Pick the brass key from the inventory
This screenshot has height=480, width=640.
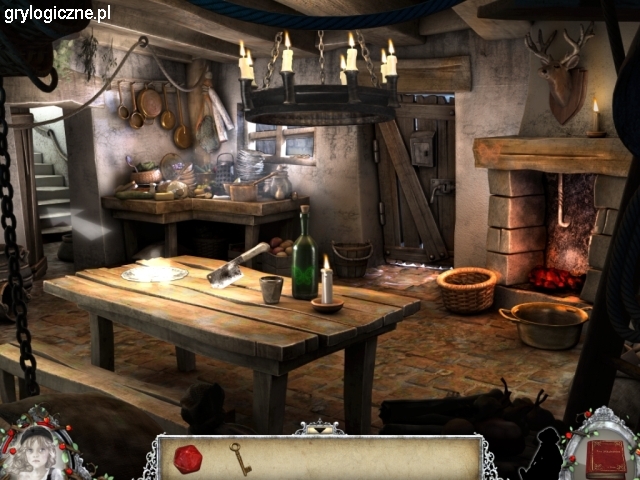[240, 458]
